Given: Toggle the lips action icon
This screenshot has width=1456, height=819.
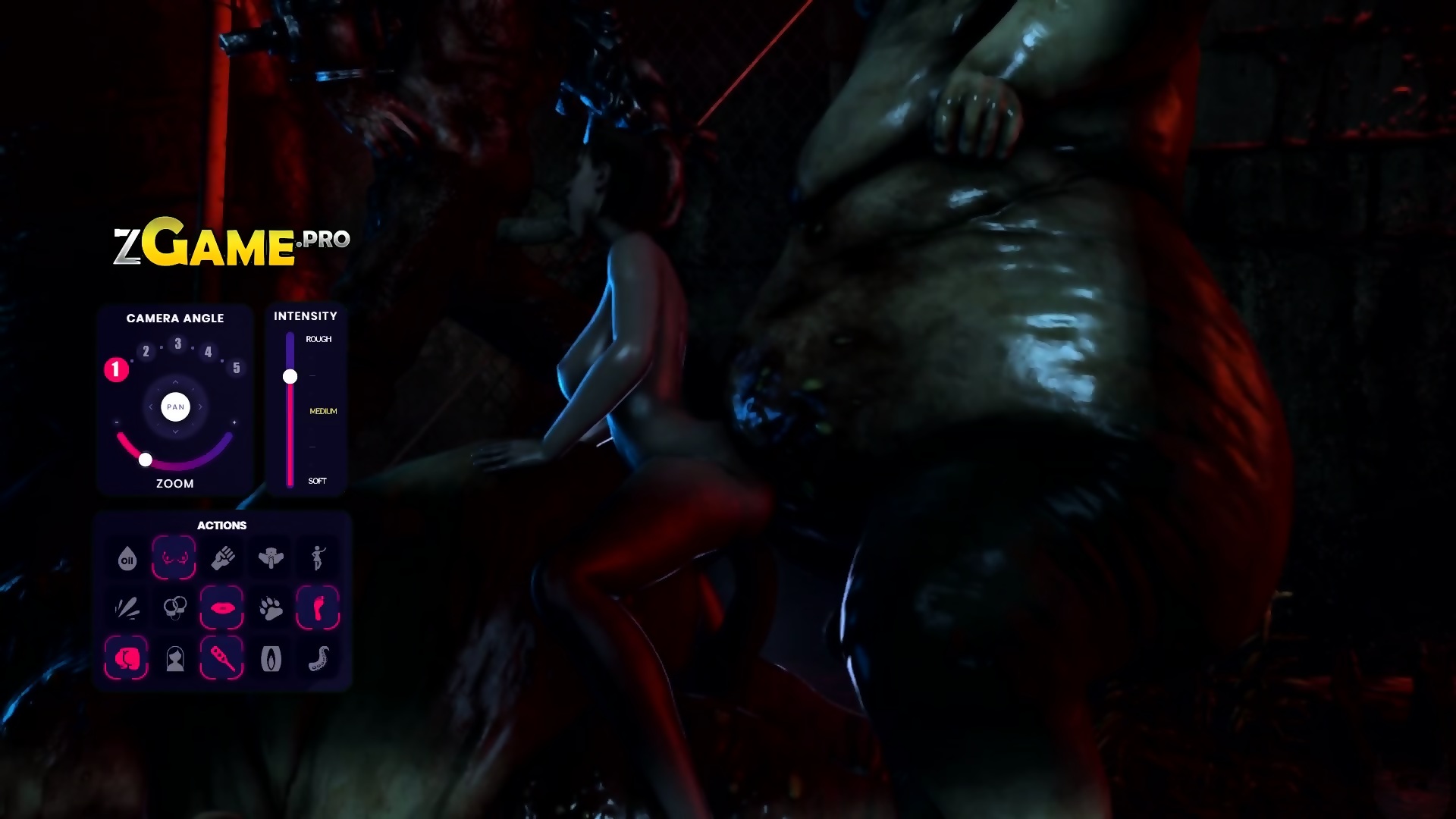Looking at the screenshot, I should [x=221, y=608].
